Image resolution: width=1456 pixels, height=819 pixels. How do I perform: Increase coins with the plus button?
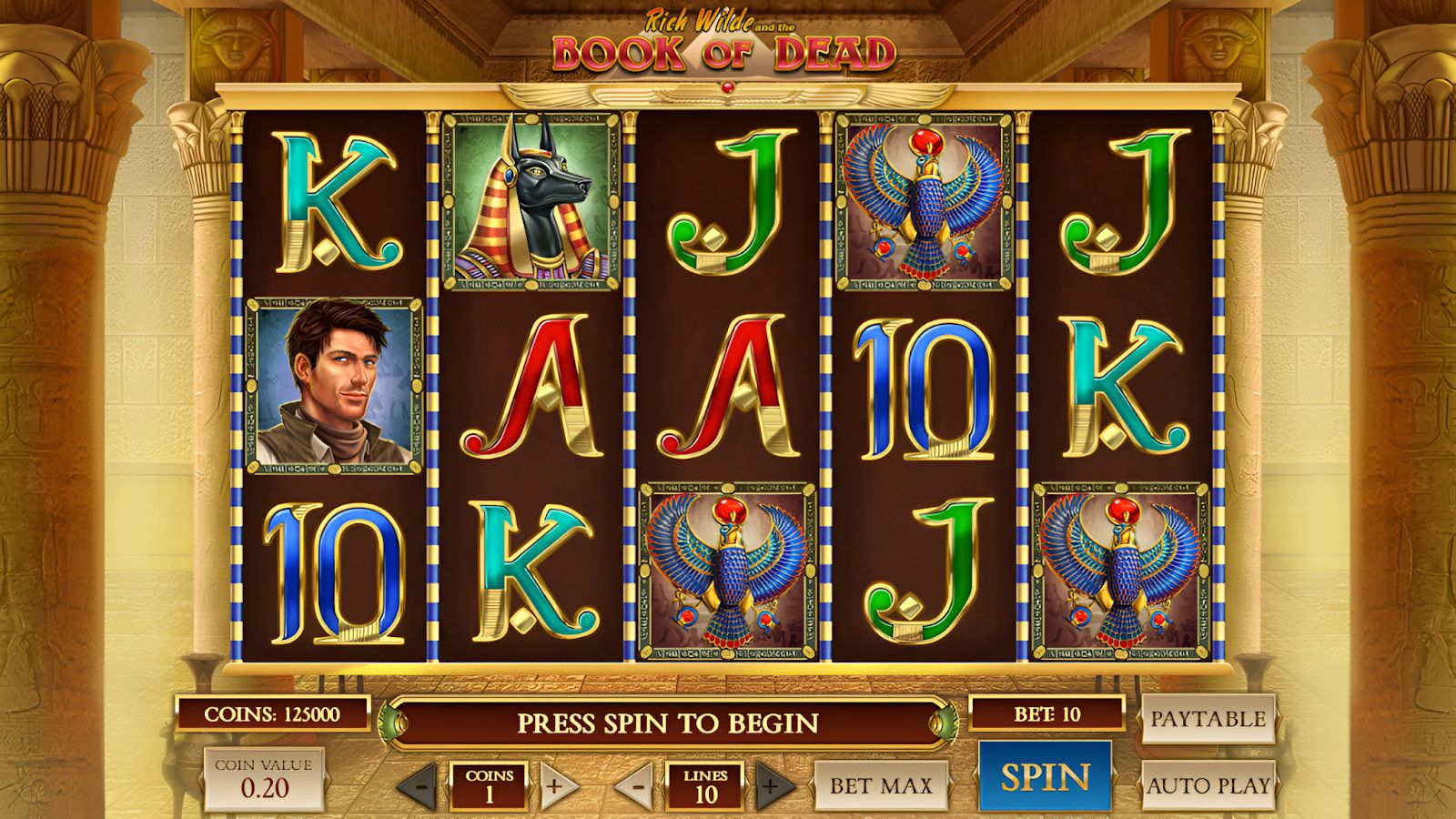pos(554,784)
